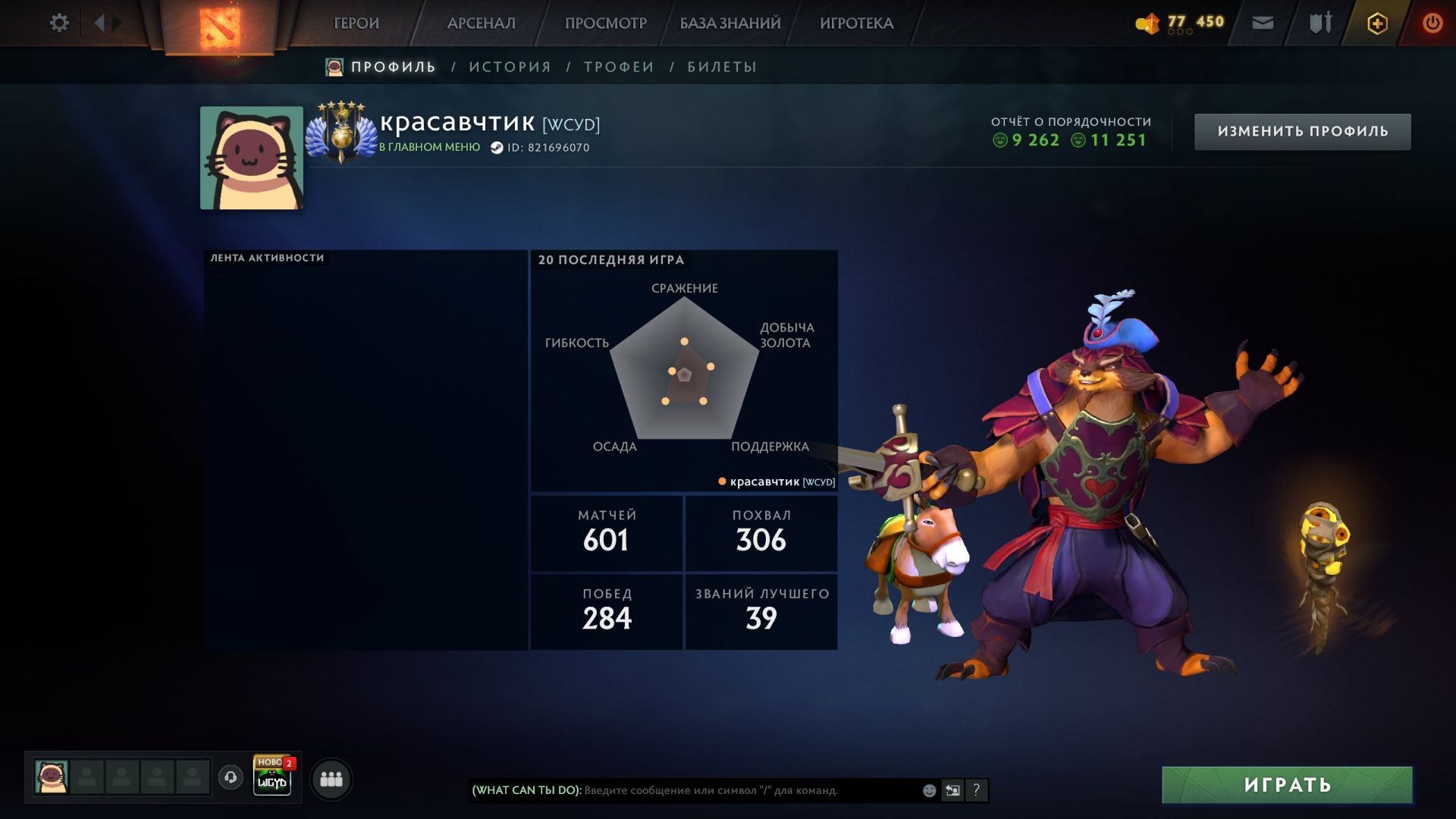The height and width of the screenshot is (819, 1456).
Task: Click the ИЗМЕНИТЬ ПРОФИЛЬ button
Action: 1302,132
